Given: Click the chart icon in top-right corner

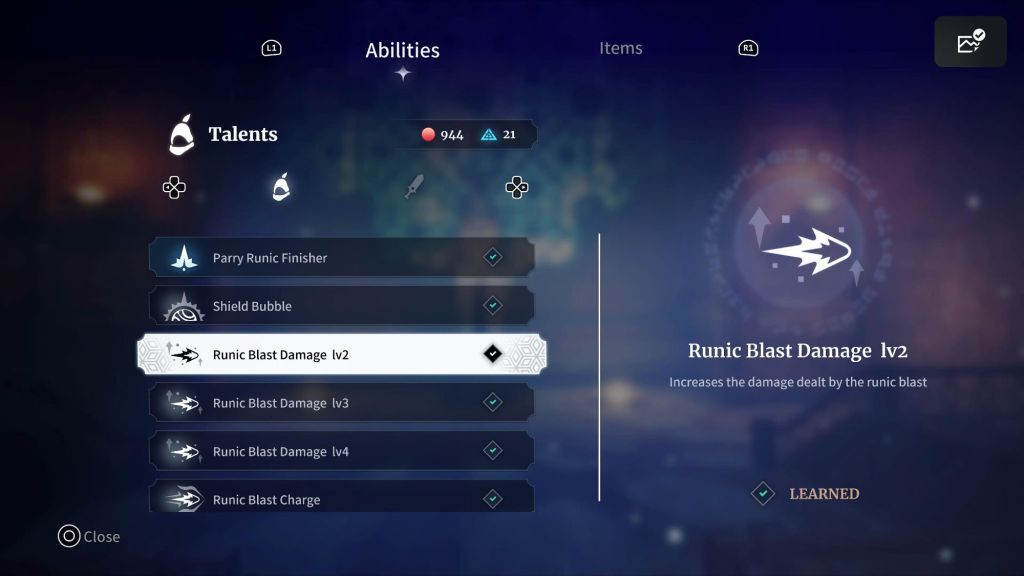Looking at the screenshot, I should 970,42.
